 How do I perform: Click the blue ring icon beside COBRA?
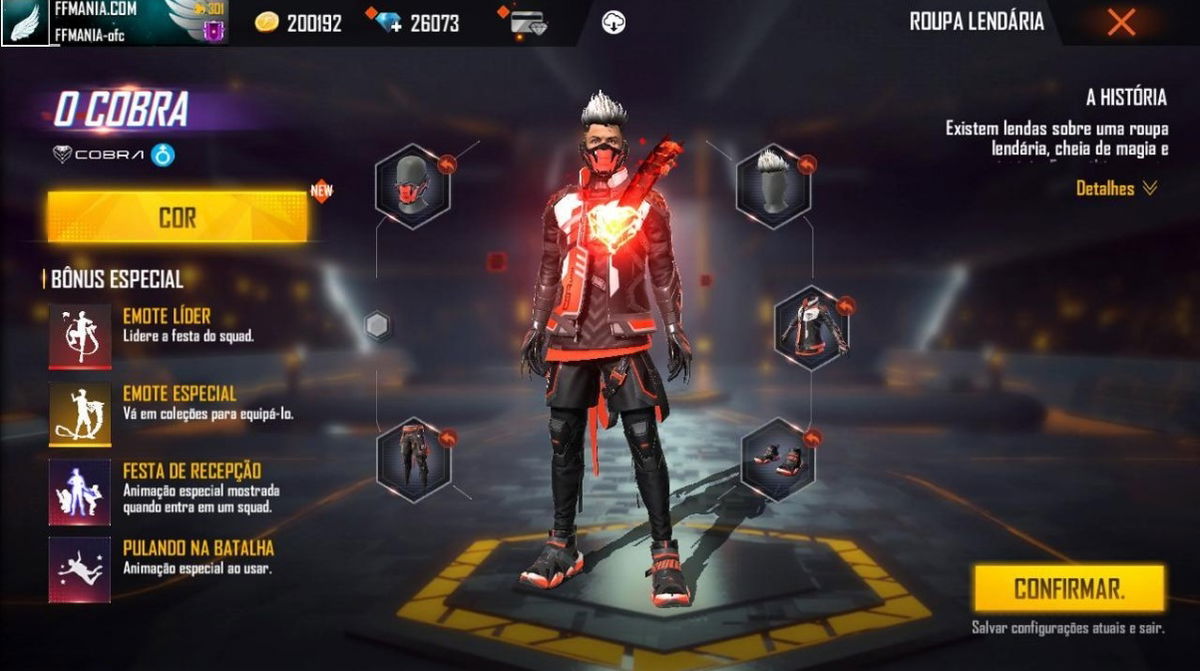tap(163, 155)
